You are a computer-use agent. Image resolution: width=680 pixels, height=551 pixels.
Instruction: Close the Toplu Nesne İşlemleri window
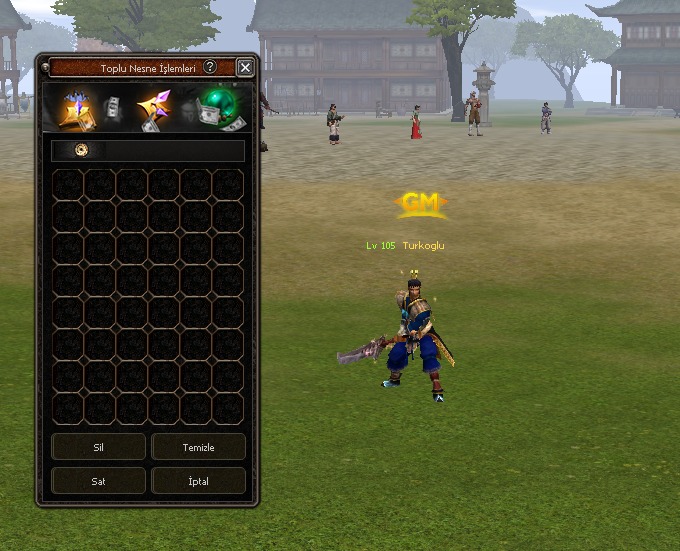[245, 68]
